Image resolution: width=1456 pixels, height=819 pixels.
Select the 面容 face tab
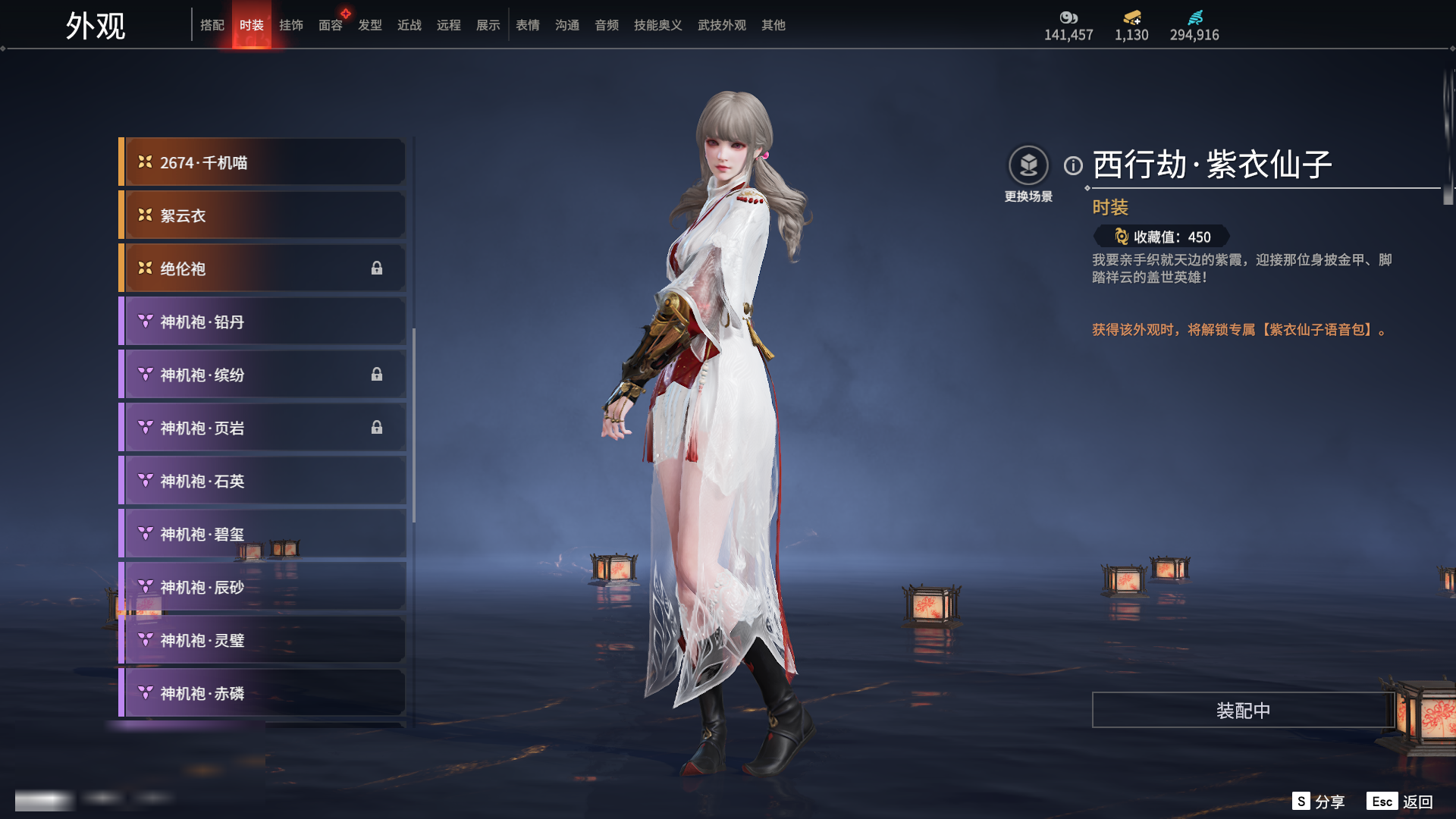coord(330,25)
